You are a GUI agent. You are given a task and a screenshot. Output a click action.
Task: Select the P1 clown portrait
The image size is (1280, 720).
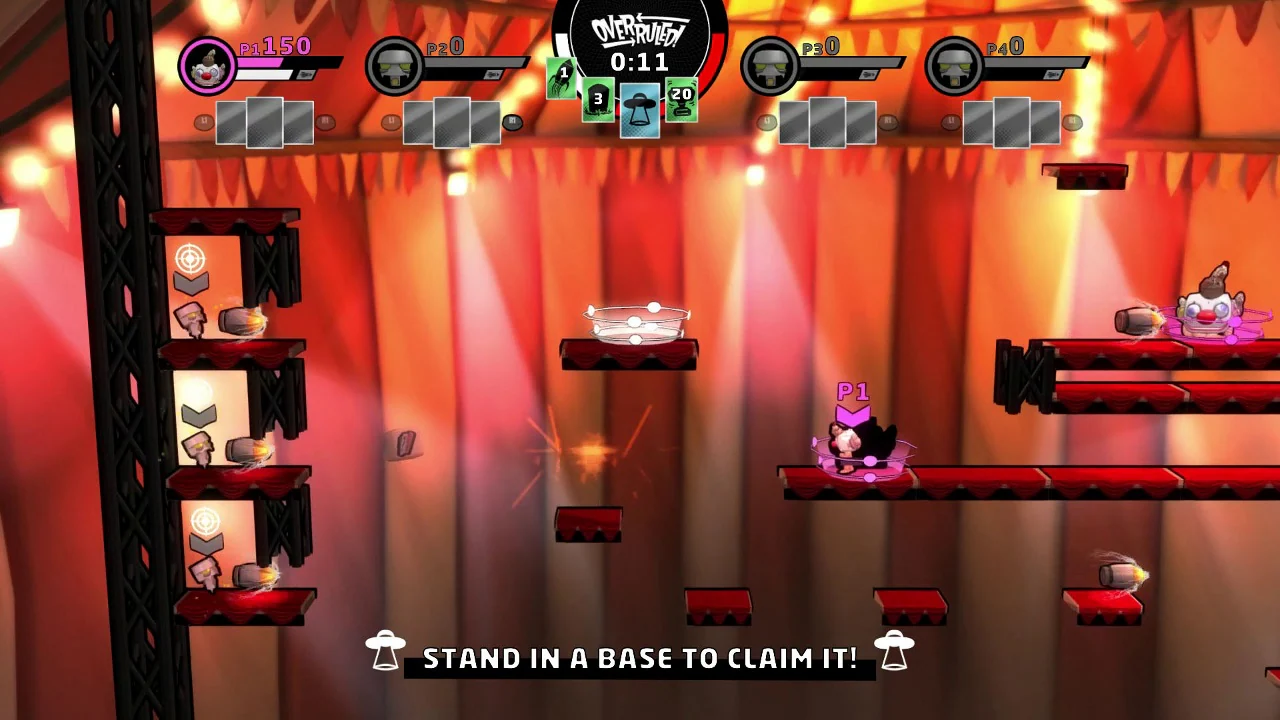pyautogui.click(x=207, y=64)
